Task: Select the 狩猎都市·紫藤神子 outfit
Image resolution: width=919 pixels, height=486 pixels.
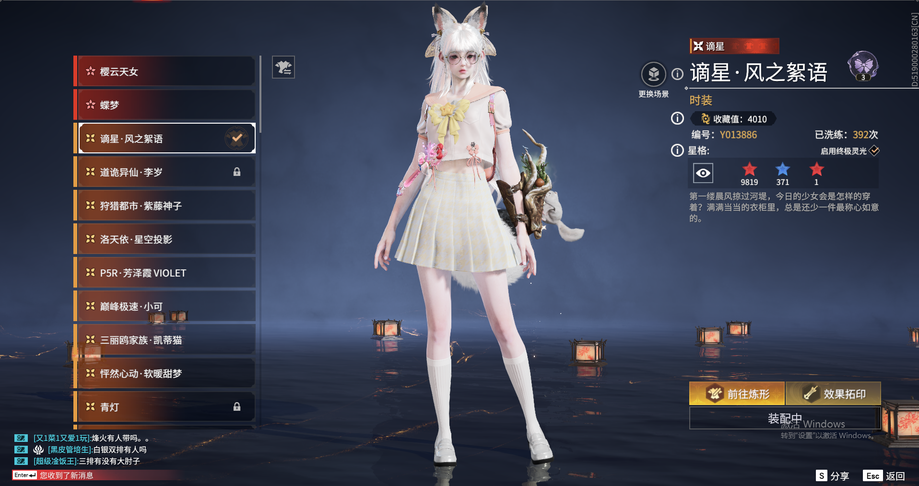Action: [165, 205]
